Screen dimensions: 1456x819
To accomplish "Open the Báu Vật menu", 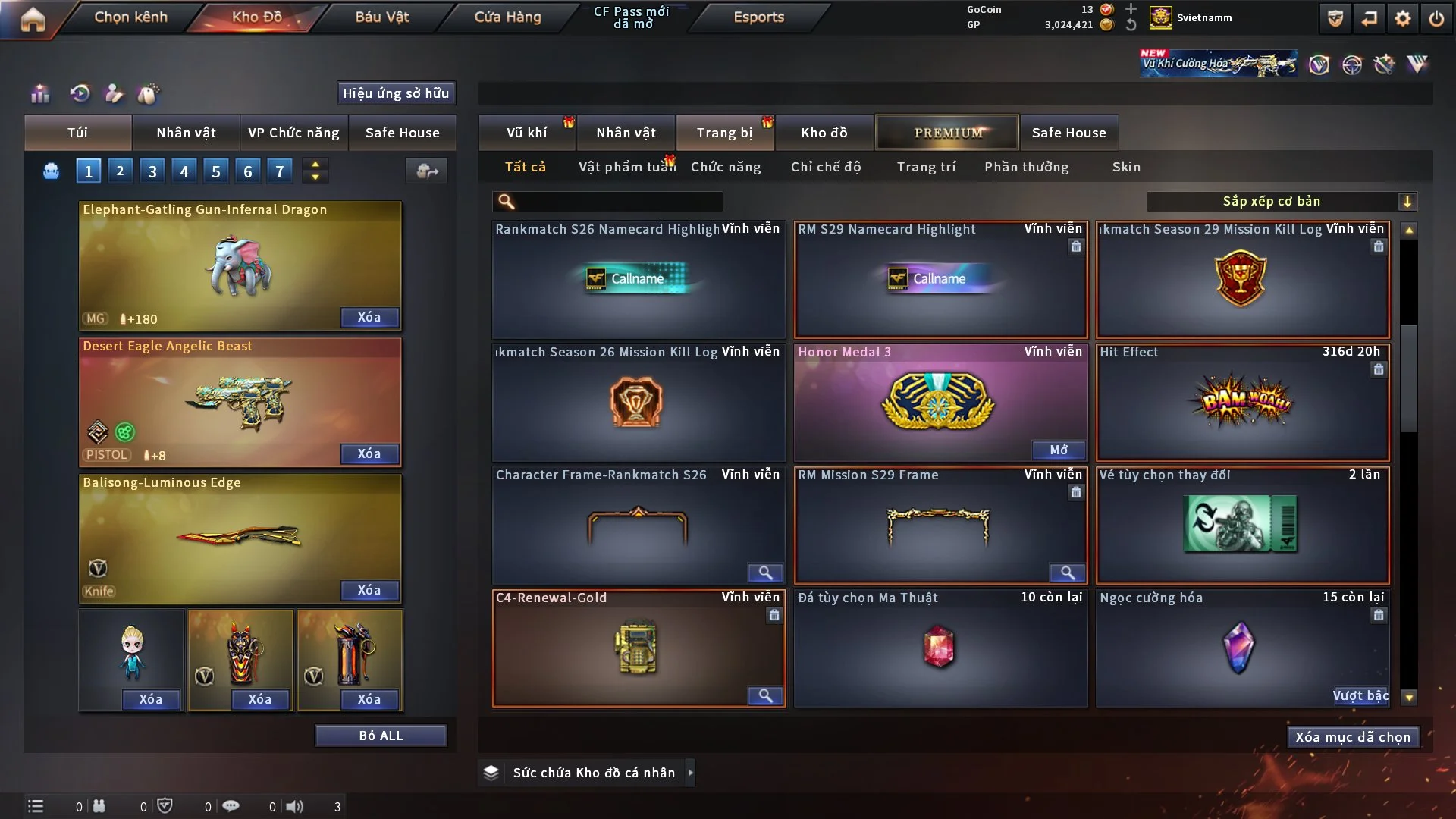I will pyautogui.click(x=381, y=17).
